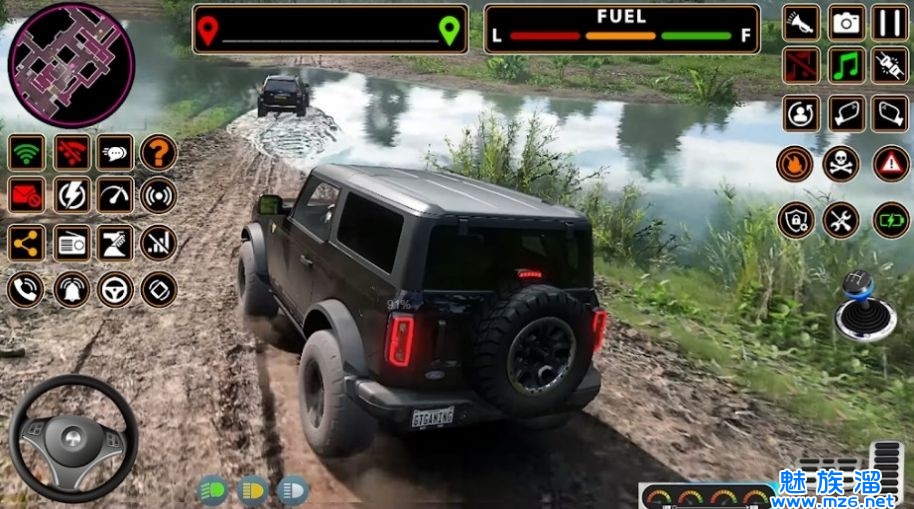Select the yellow share icon

[27, 241]
